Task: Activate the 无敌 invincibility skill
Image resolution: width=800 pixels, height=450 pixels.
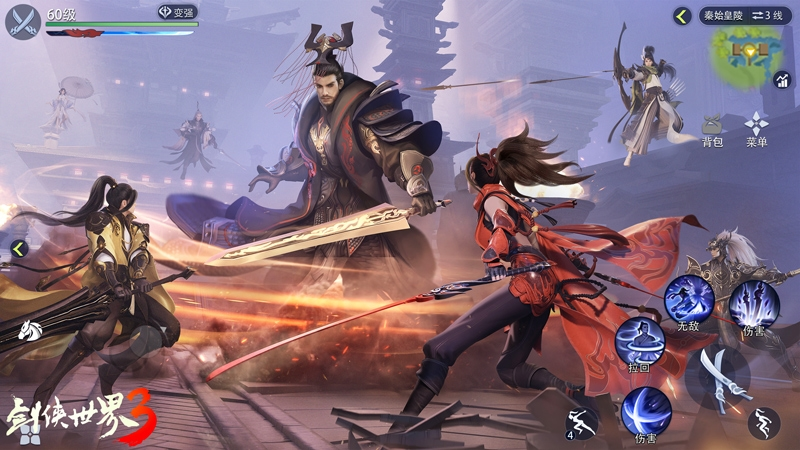Action: pyautogui.click(x=689, y=299)
